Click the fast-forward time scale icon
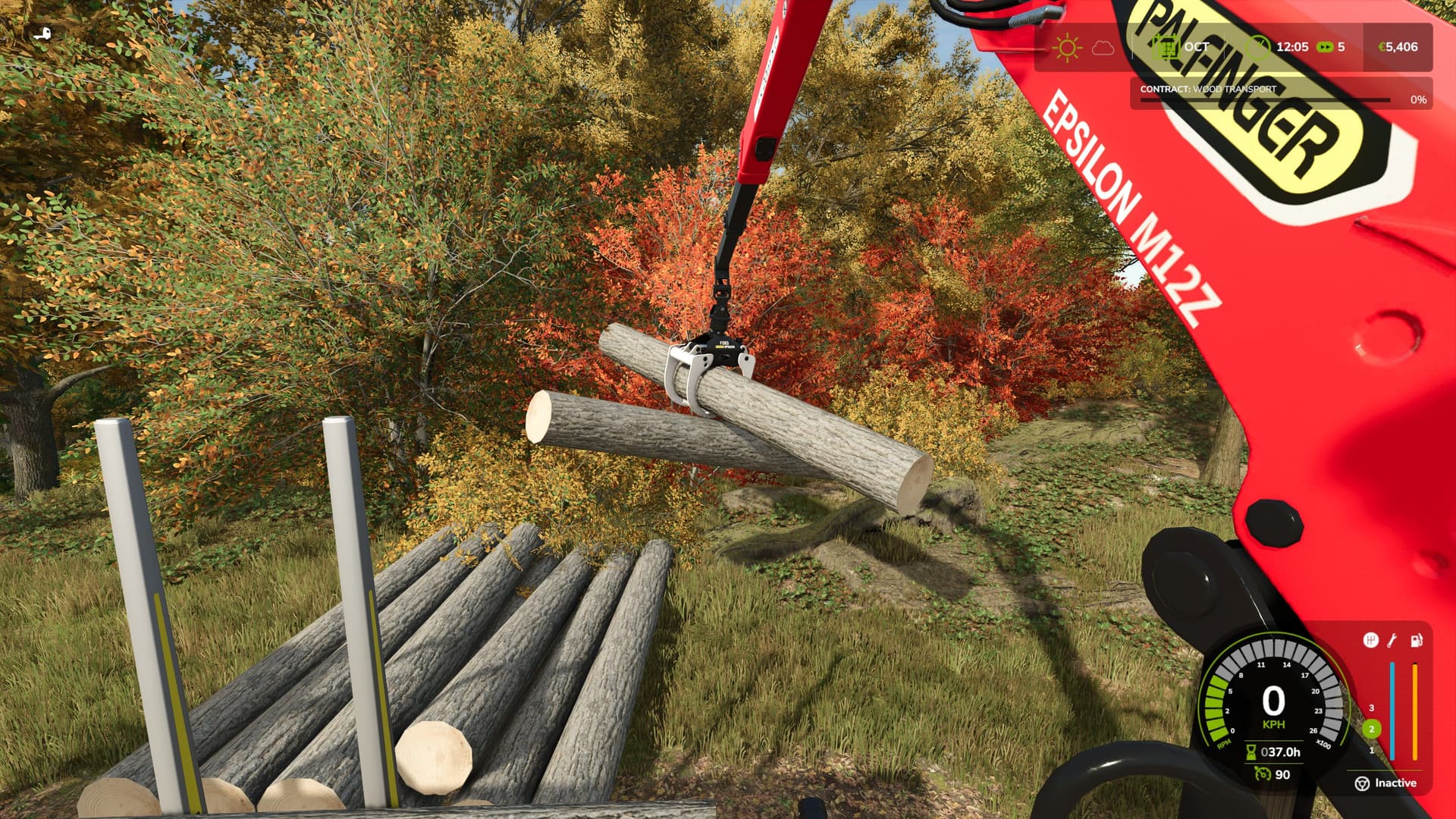1456x819 pixels. click(x=1324, y=47)
